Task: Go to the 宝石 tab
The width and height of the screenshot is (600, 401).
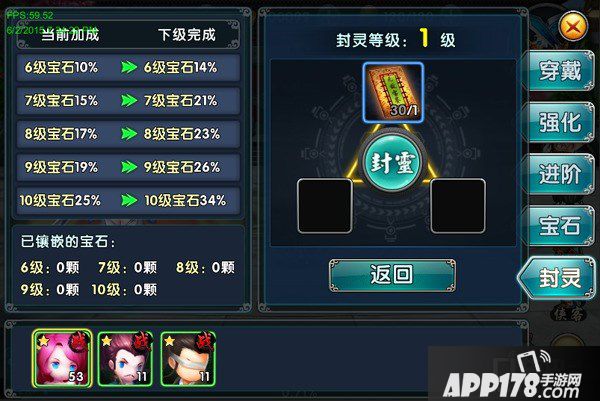Action: click(x=560, y=226)
